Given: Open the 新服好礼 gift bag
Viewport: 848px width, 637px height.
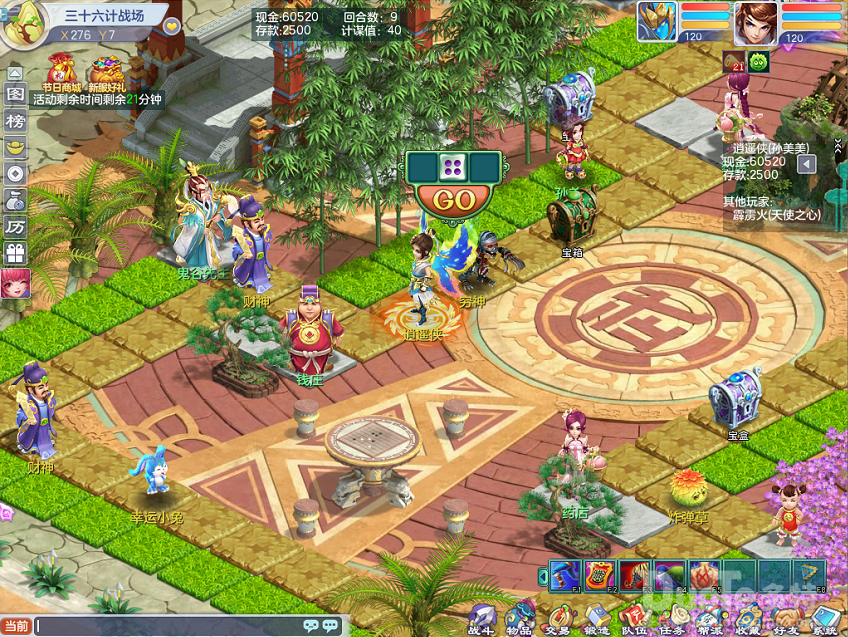Looking at the screenshot, I should point(106,72).
